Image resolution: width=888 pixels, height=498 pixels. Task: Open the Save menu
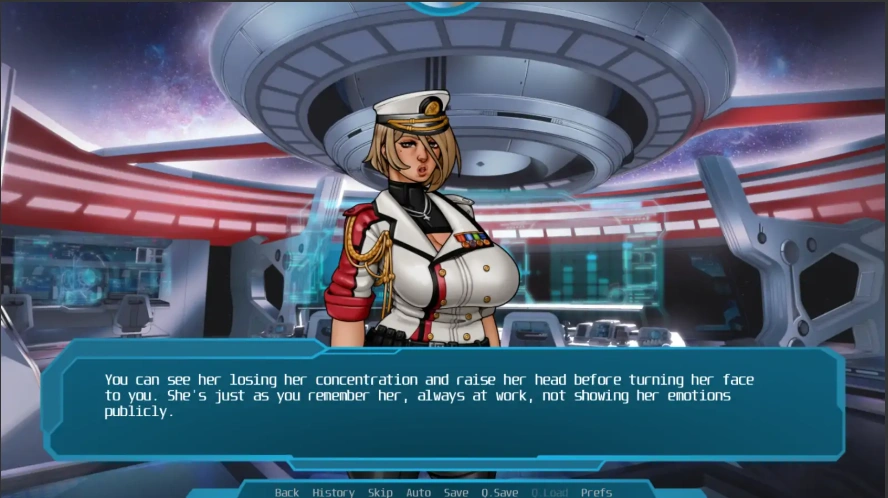[456, 492]
